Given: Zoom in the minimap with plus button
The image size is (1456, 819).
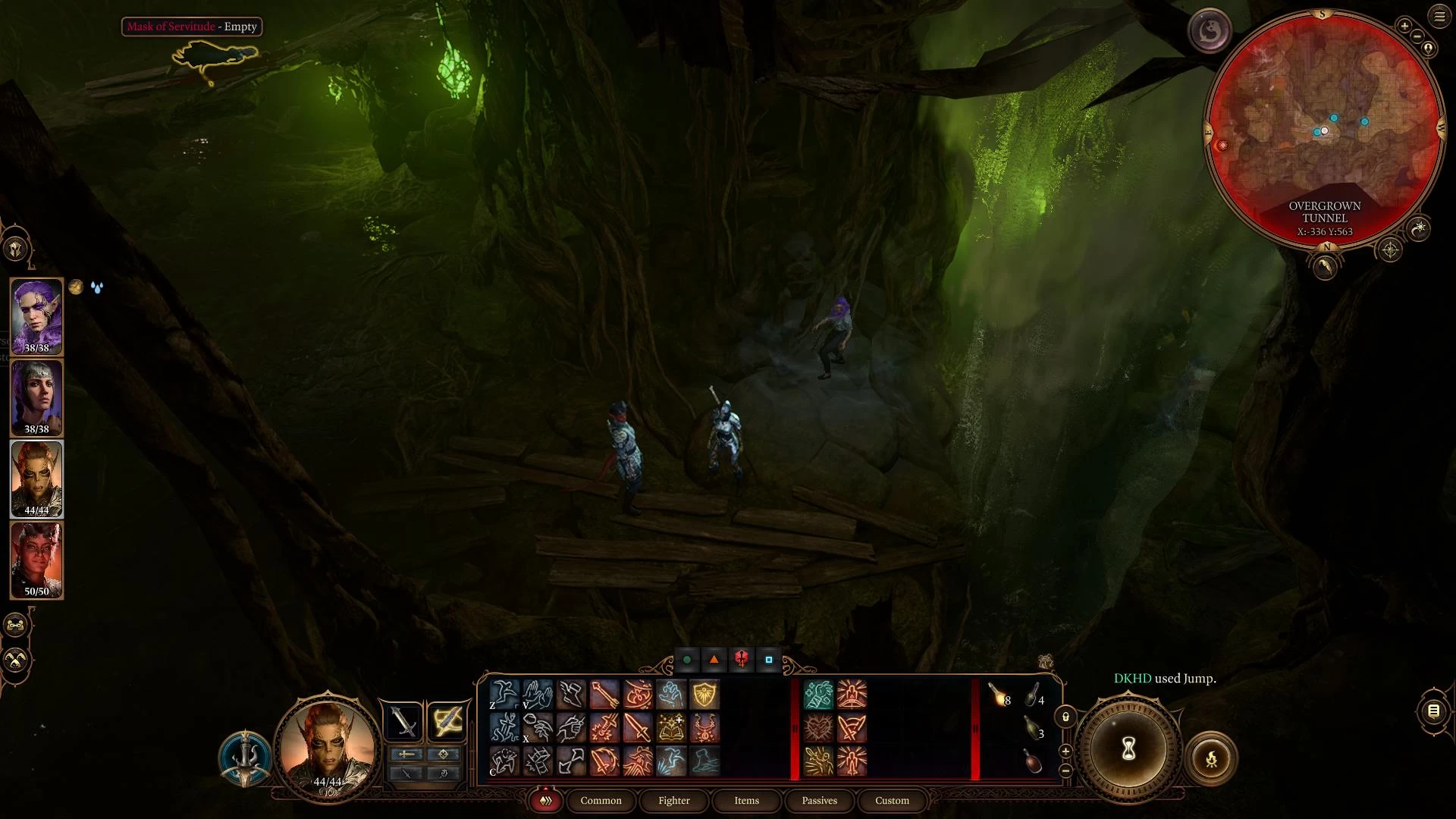Looking at the screenshot, I should (x=1404, y=27).
